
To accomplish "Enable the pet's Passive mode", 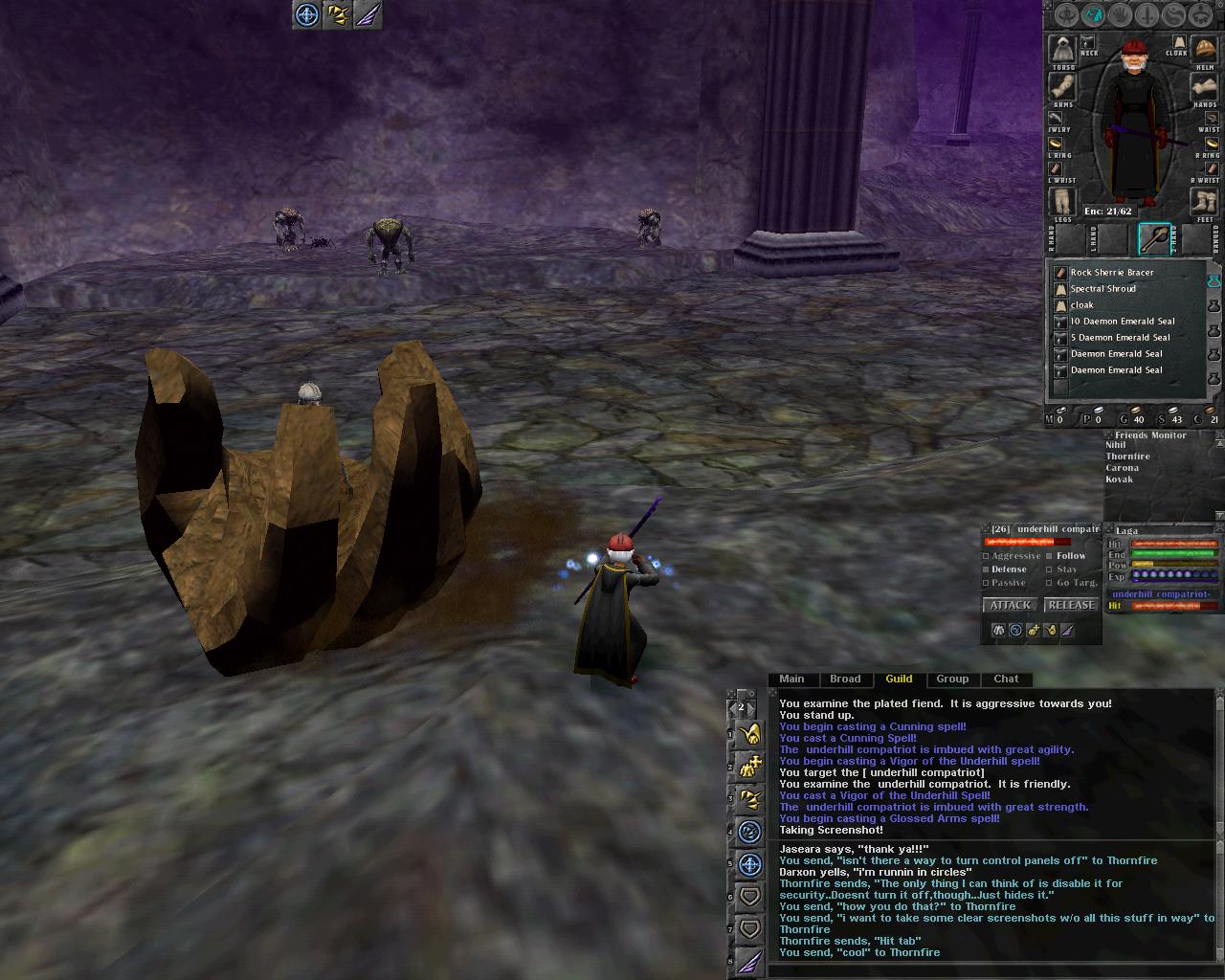I will coord(987,583).
